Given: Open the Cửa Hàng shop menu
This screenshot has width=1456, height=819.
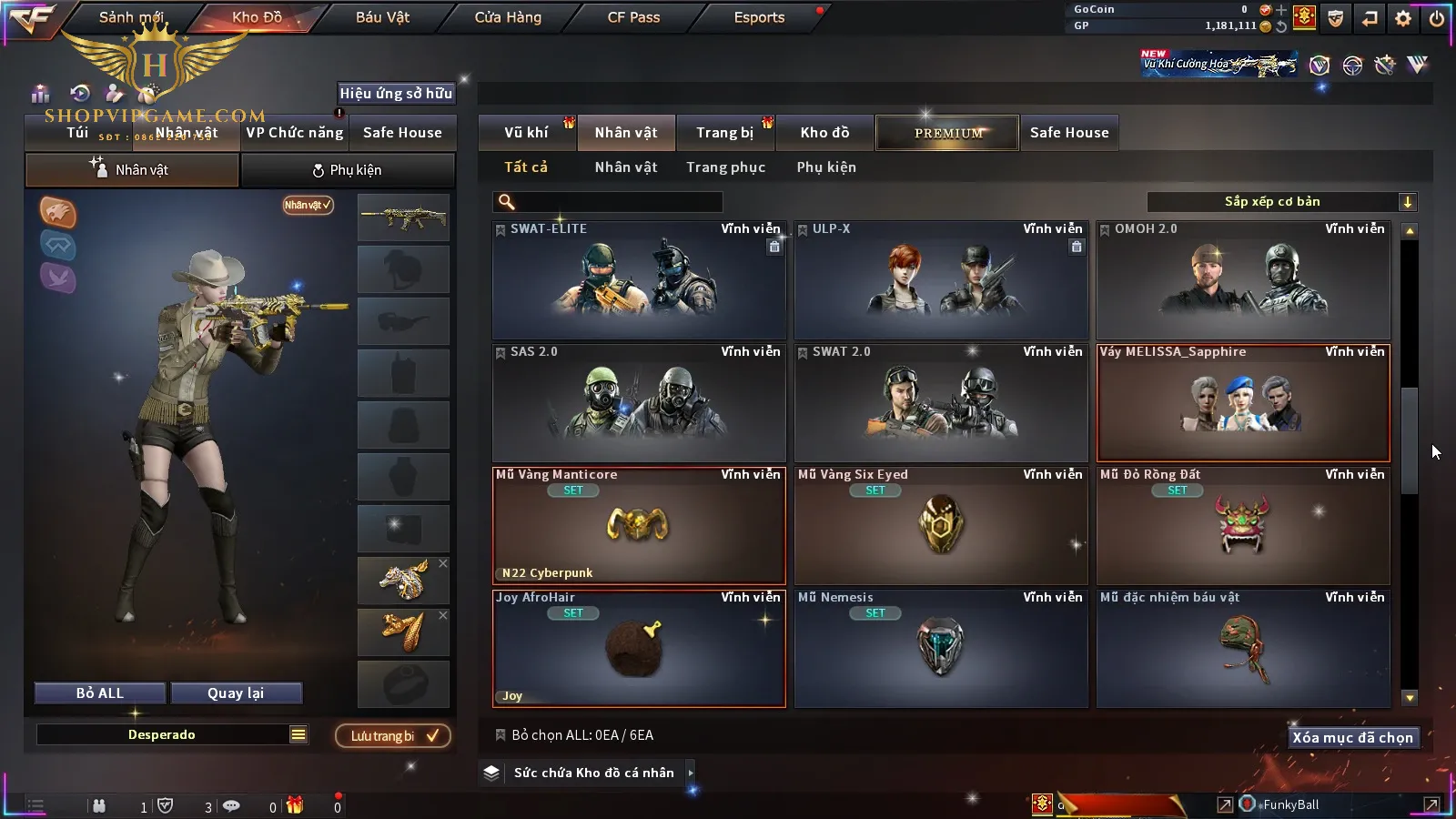Looking at the screenshot, I should pyautogui.click(x=508, y=17).
